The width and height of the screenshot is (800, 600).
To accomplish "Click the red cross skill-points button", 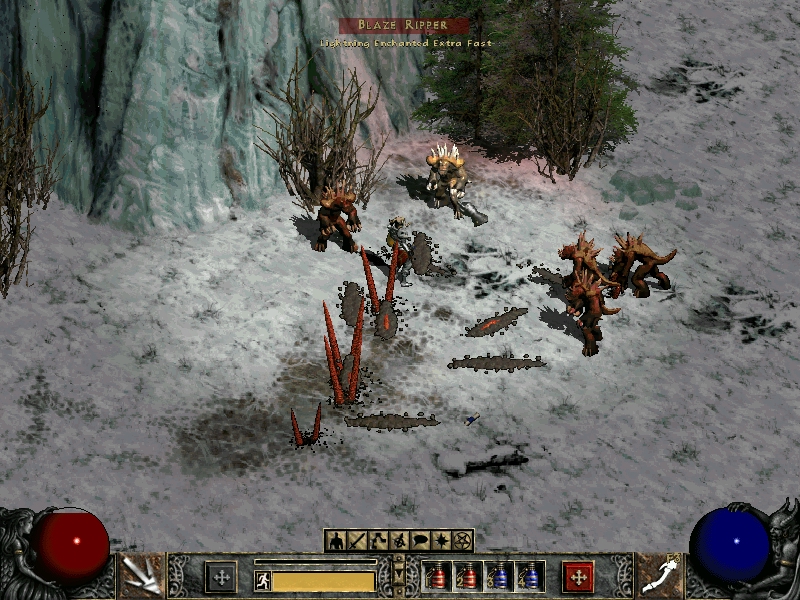I will coord(578,576).
